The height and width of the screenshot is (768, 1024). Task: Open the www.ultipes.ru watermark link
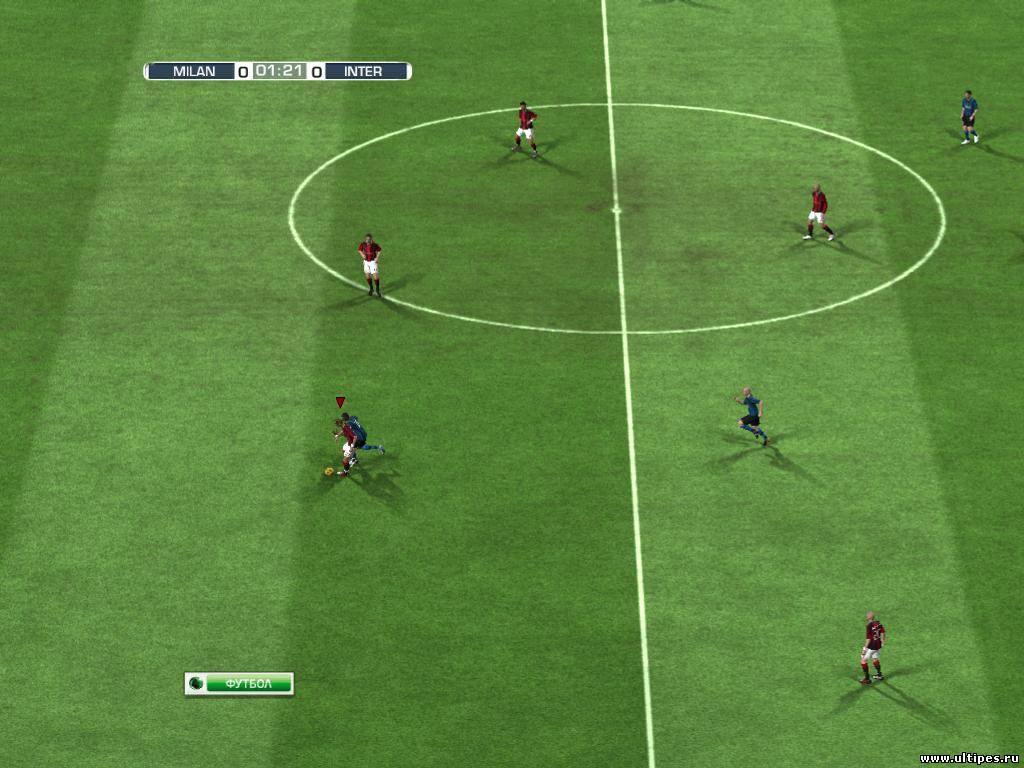968,758
